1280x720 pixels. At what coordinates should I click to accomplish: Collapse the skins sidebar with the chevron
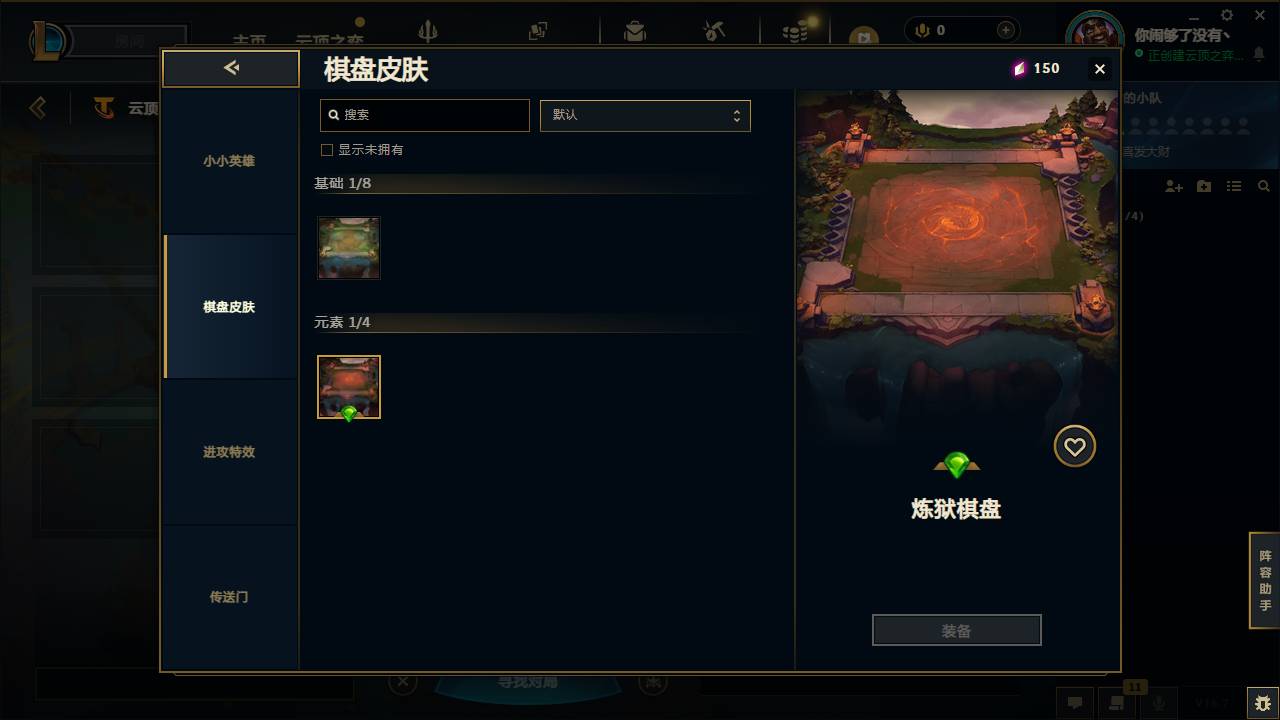coord(230,68)
